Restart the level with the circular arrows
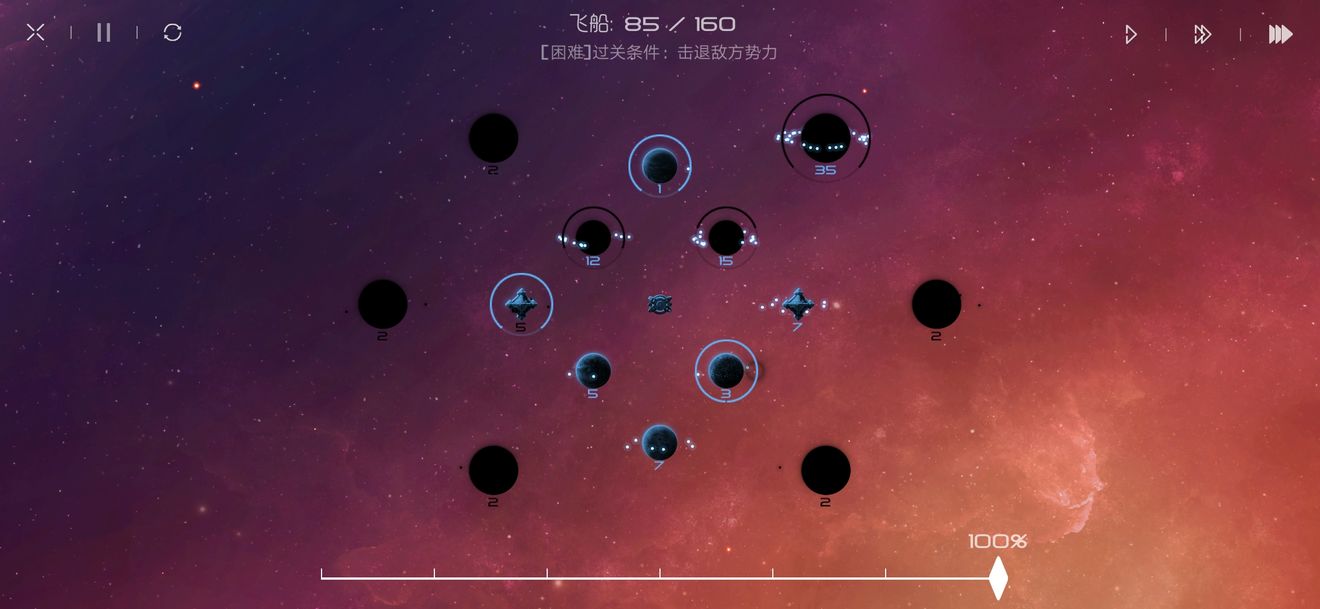Image resolution: width=1320 pixels, height=609 pixels. (172, 33)
